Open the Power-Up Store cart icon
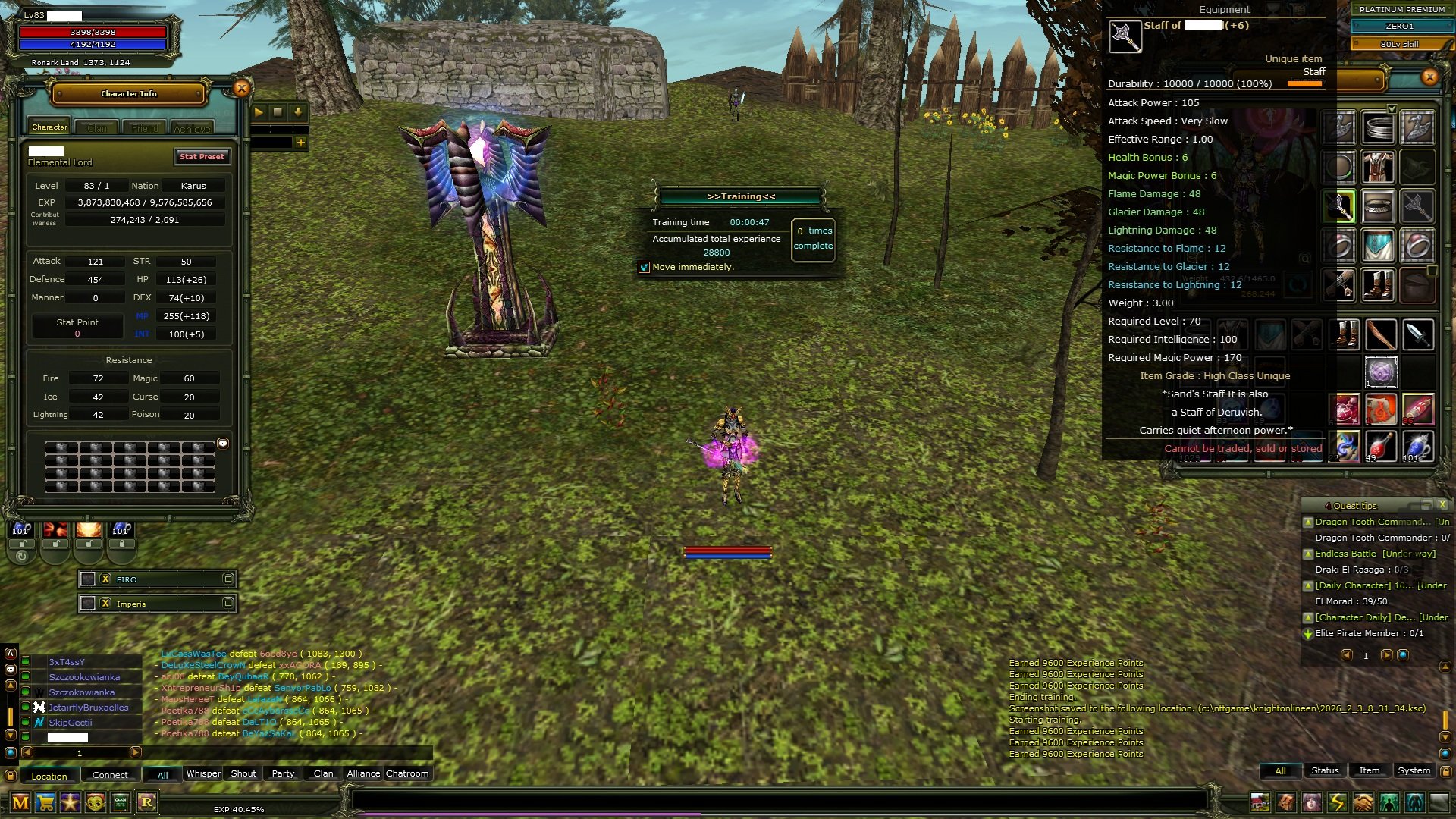Image resolution: width=1456 pixels, height=819 pixels. (x=45, y=802)
